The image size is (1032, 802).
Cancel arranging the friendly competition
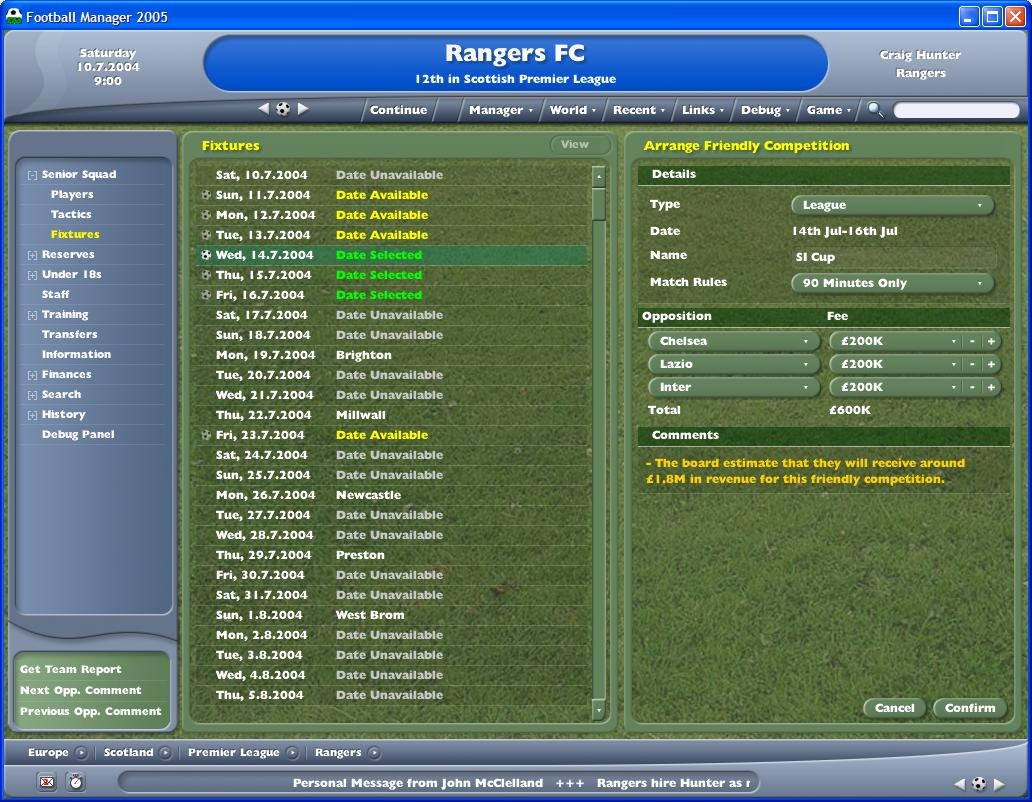pyautogui.click(x=894, y=708)
